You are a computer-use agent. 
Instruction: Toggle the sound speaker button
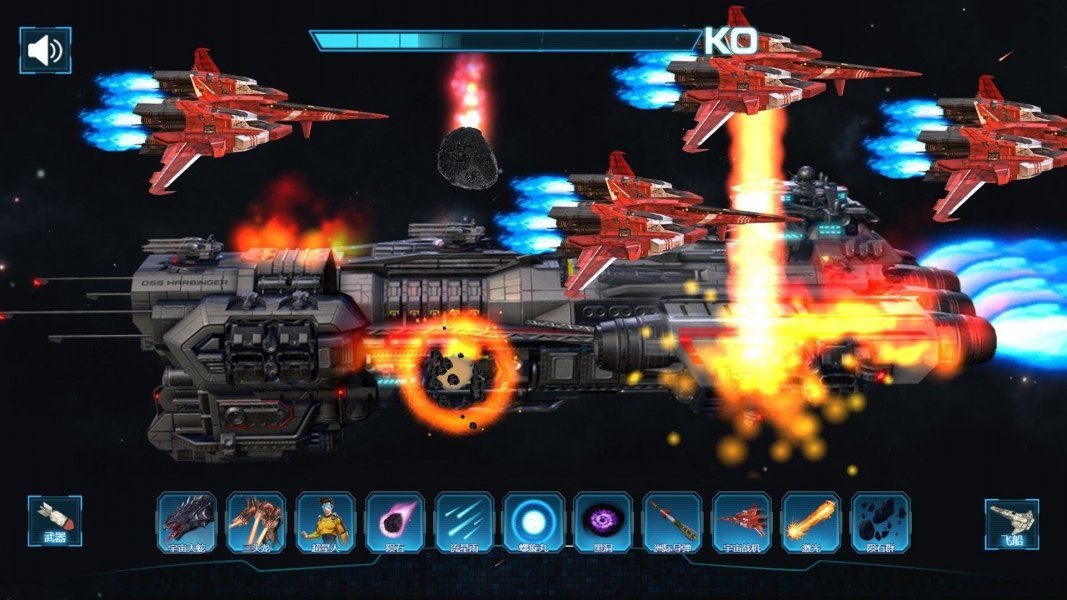pos(45,50)
